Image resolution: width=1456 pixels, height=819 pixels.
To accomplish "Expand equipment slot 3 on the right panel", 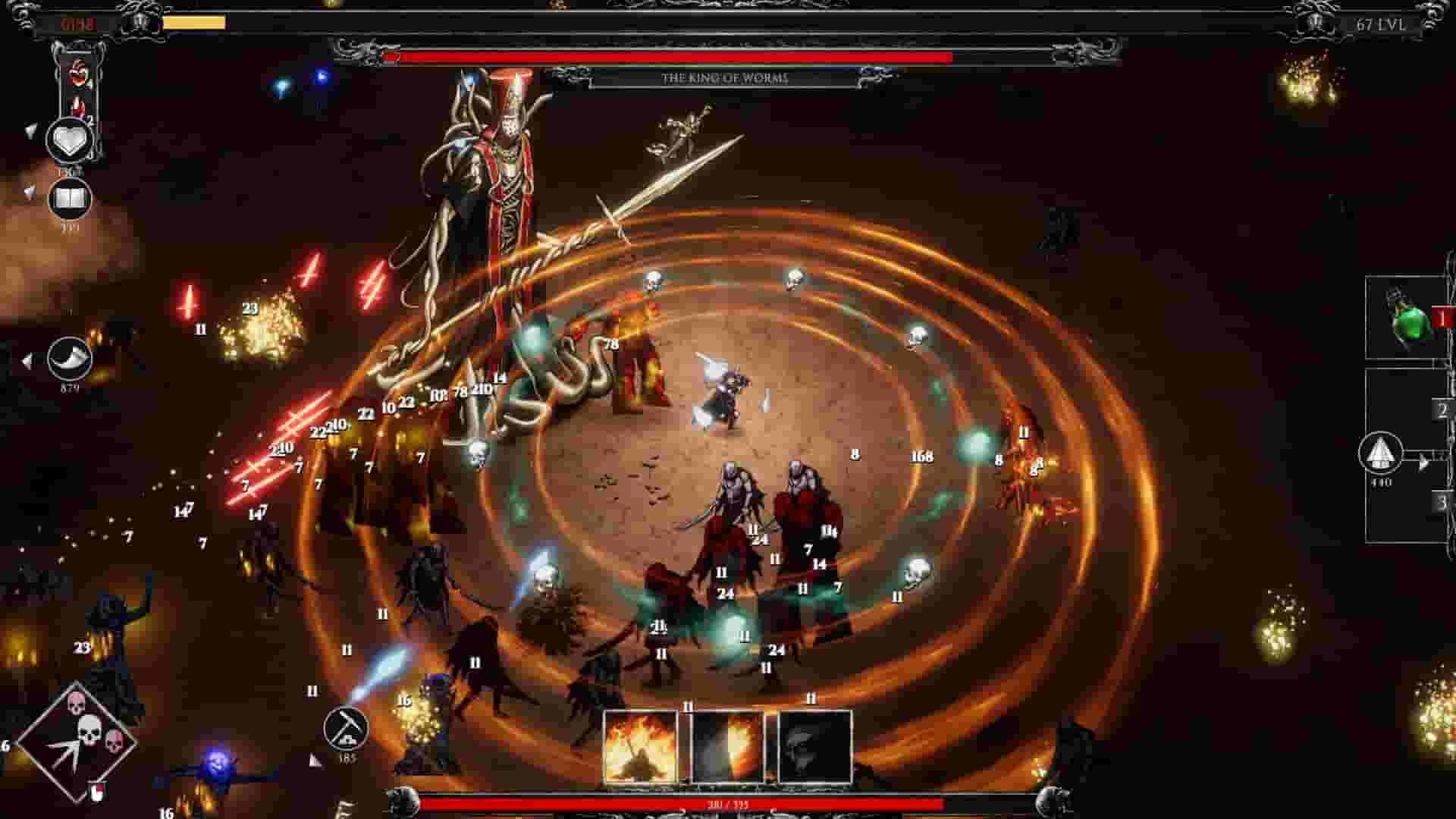I will (x=1441, y=502).
